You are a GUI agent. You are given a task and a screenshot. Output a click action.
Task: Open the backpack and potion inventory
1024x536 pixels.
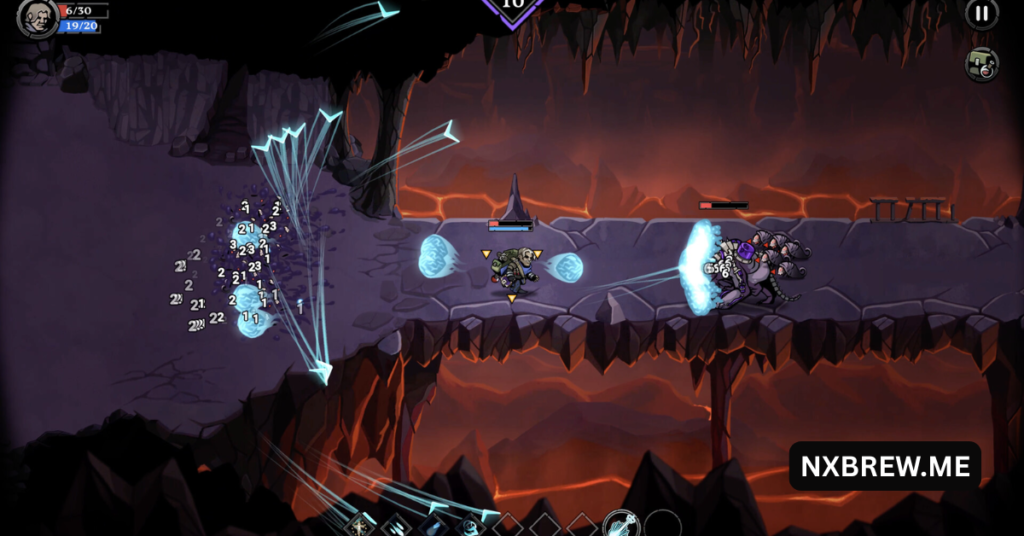(982, 65)
